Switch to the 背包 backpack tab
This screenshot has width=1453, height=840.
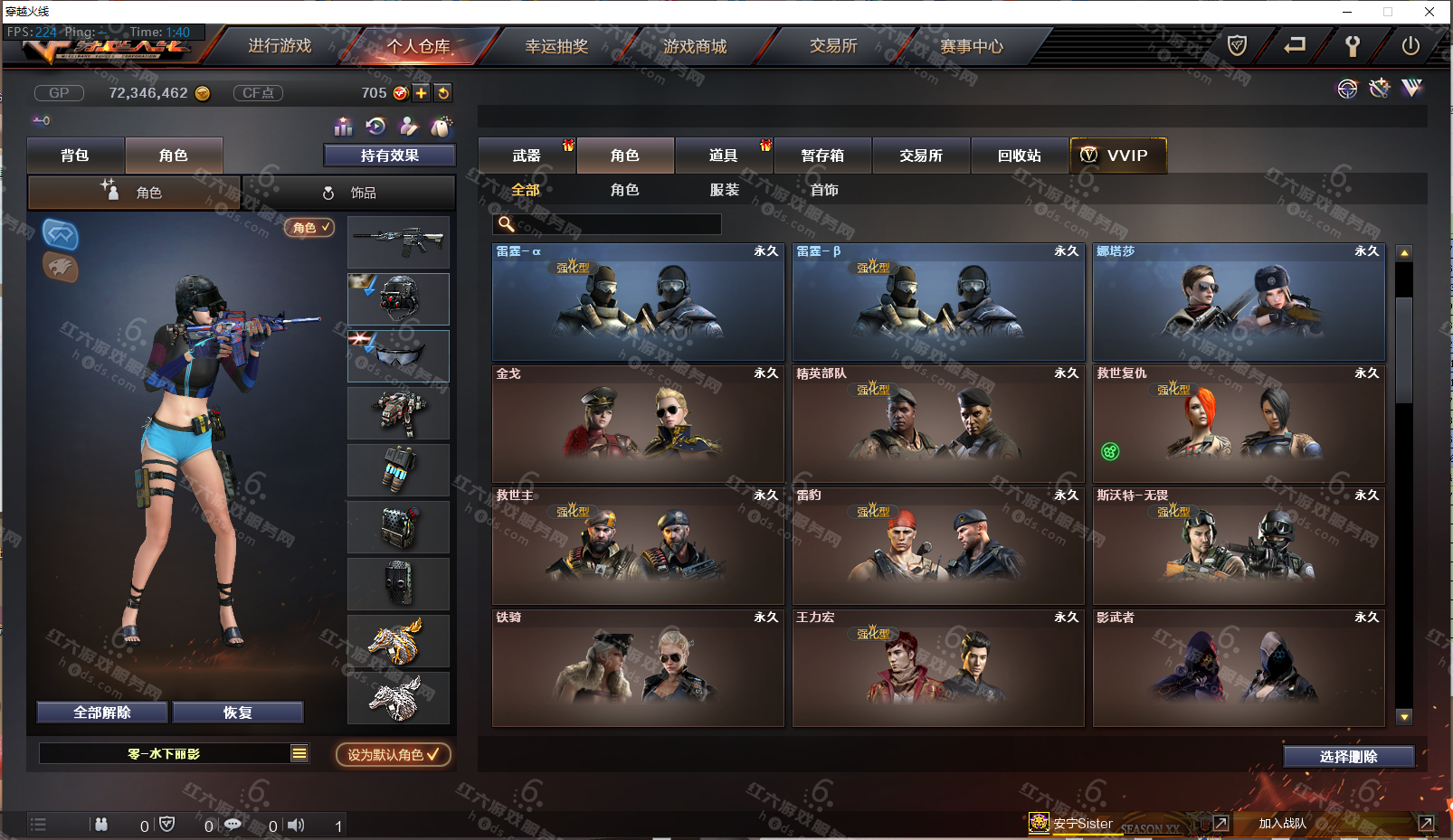point(75,156)
